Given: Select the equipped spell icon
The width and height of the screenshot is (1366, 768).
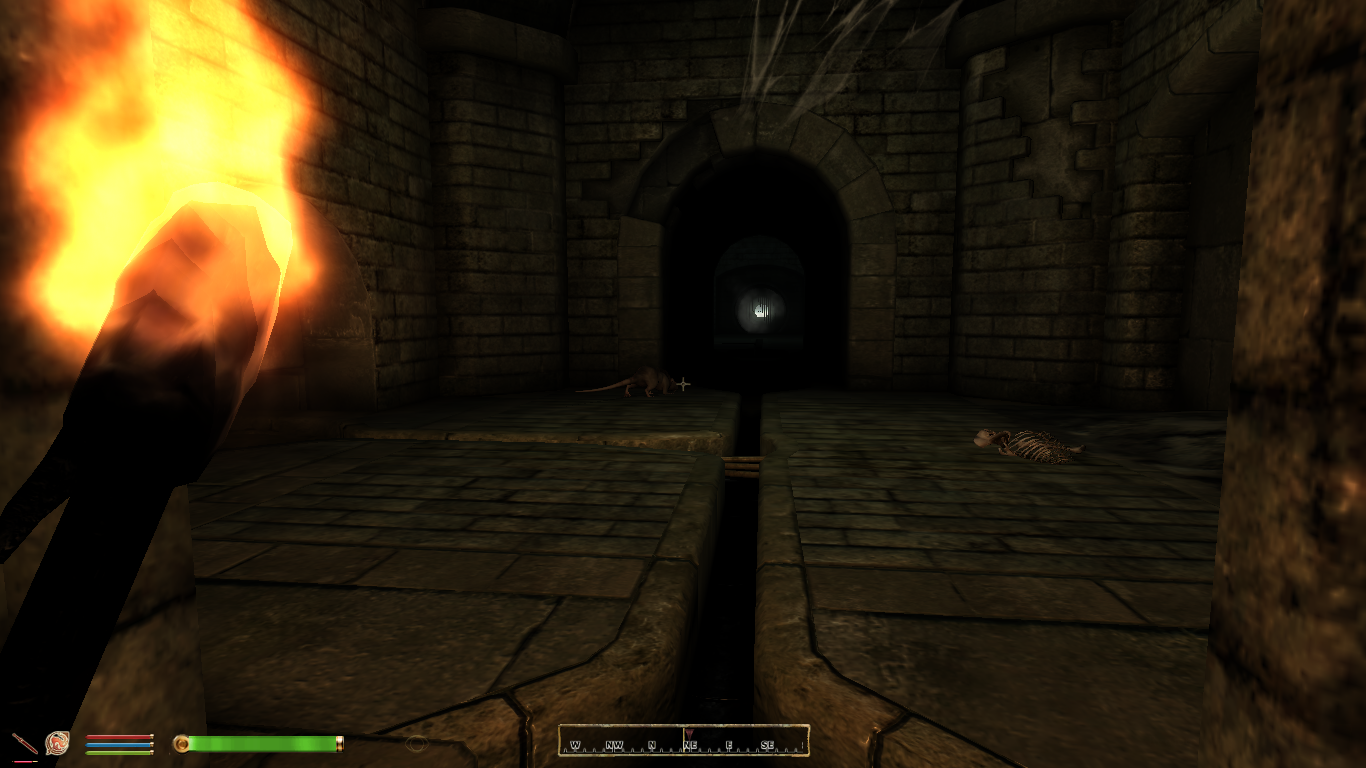Looking at the screenshot, I should point(58,743).
